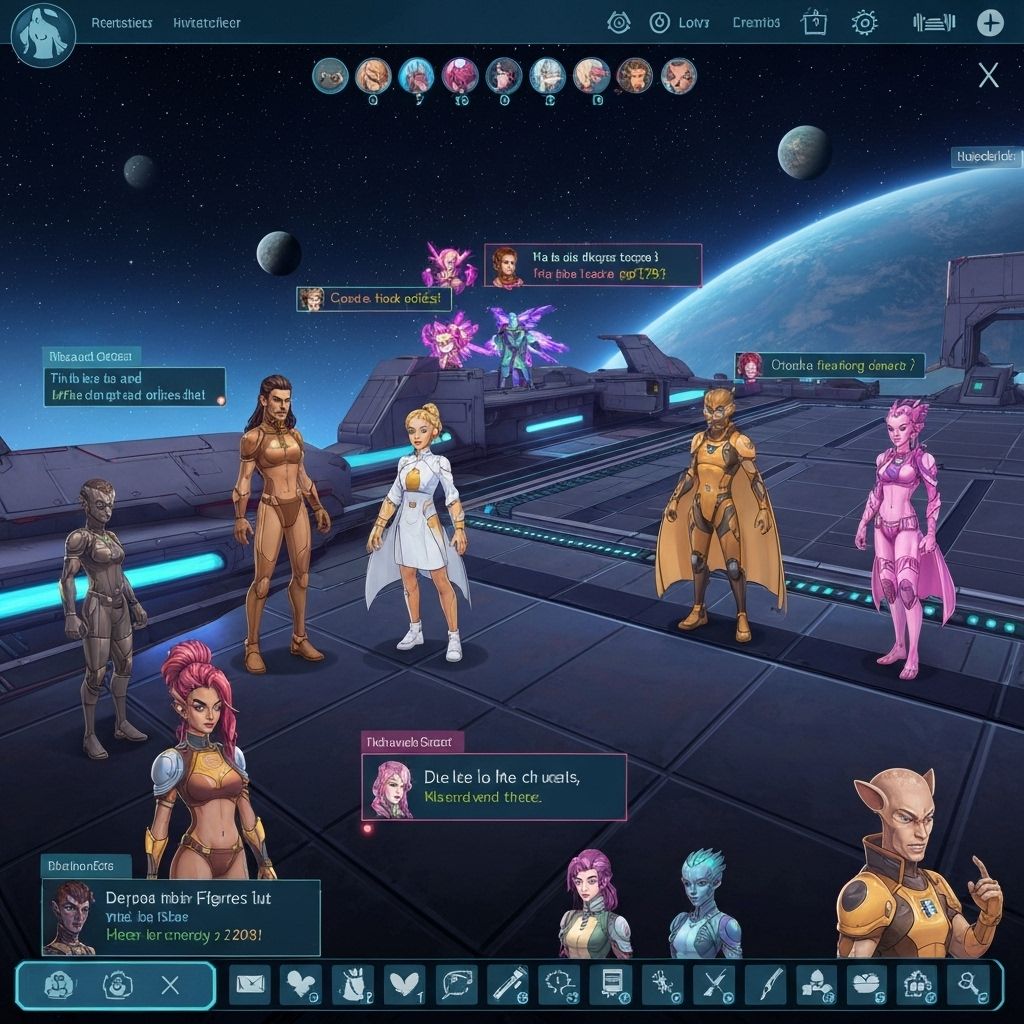The image size is (1024, 1024).
Task: Click the round plus button in top bar
Action: pos(990,22)
